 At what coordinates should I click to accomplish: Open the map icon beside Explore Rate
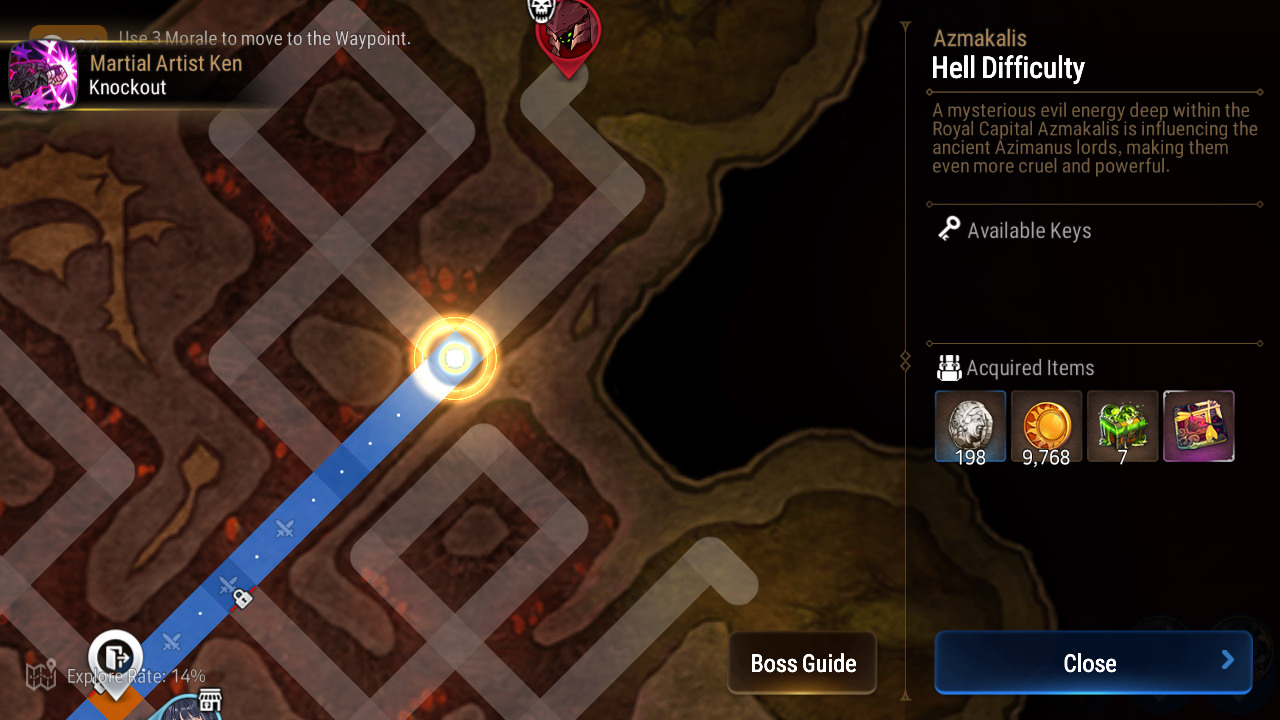41,675
